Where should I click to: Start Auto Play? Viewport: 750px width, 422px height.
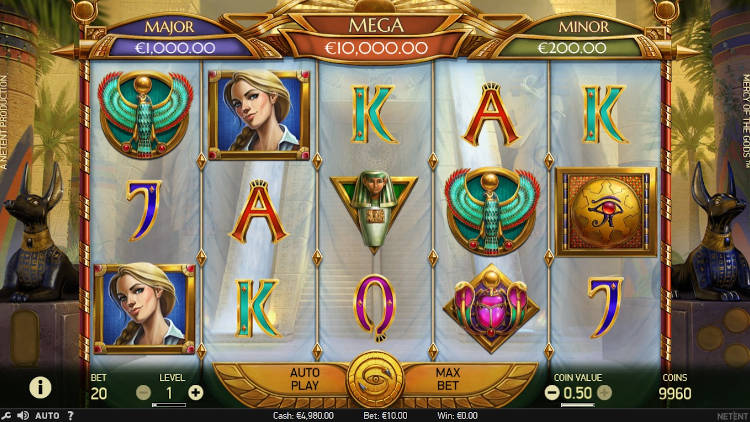[304, 378]
